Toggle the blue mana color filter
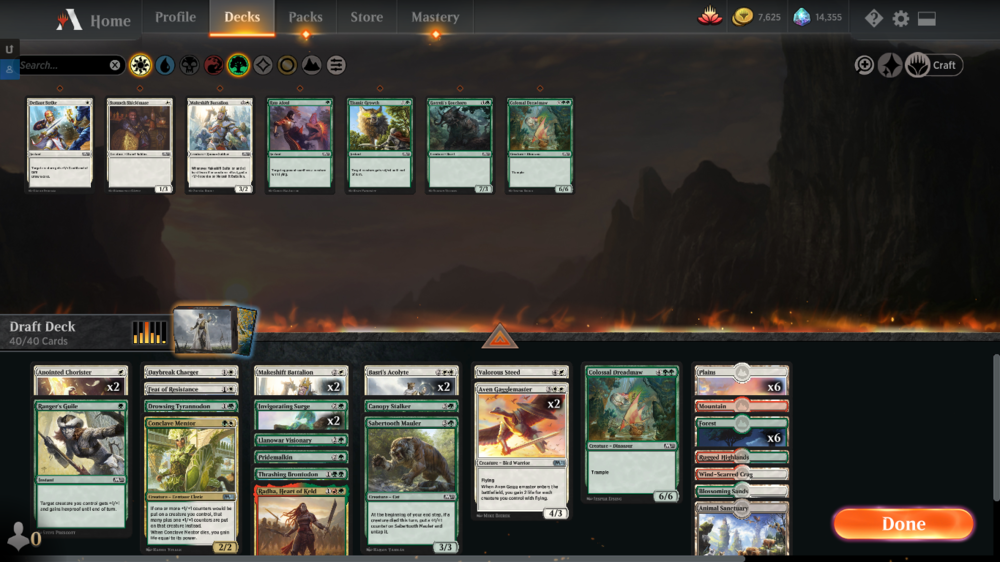The height and width of the screenshot is (562, 1000). (x=165, y=65)
